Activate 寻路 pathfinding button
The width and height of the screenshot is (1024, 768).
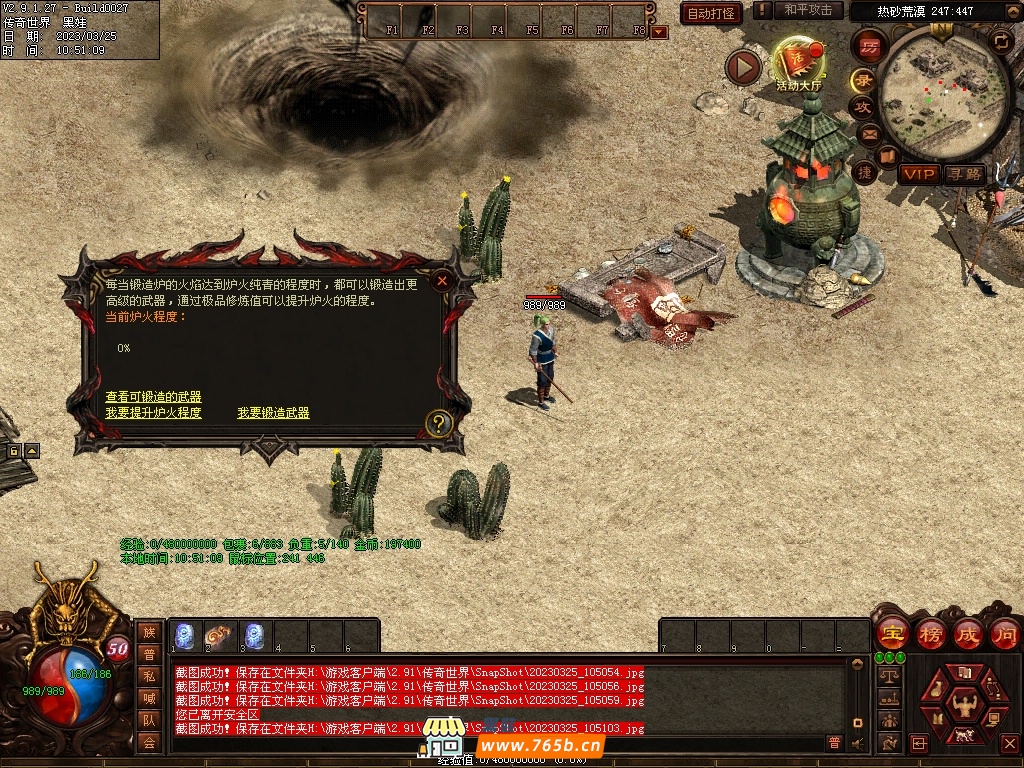click(965, 174)
